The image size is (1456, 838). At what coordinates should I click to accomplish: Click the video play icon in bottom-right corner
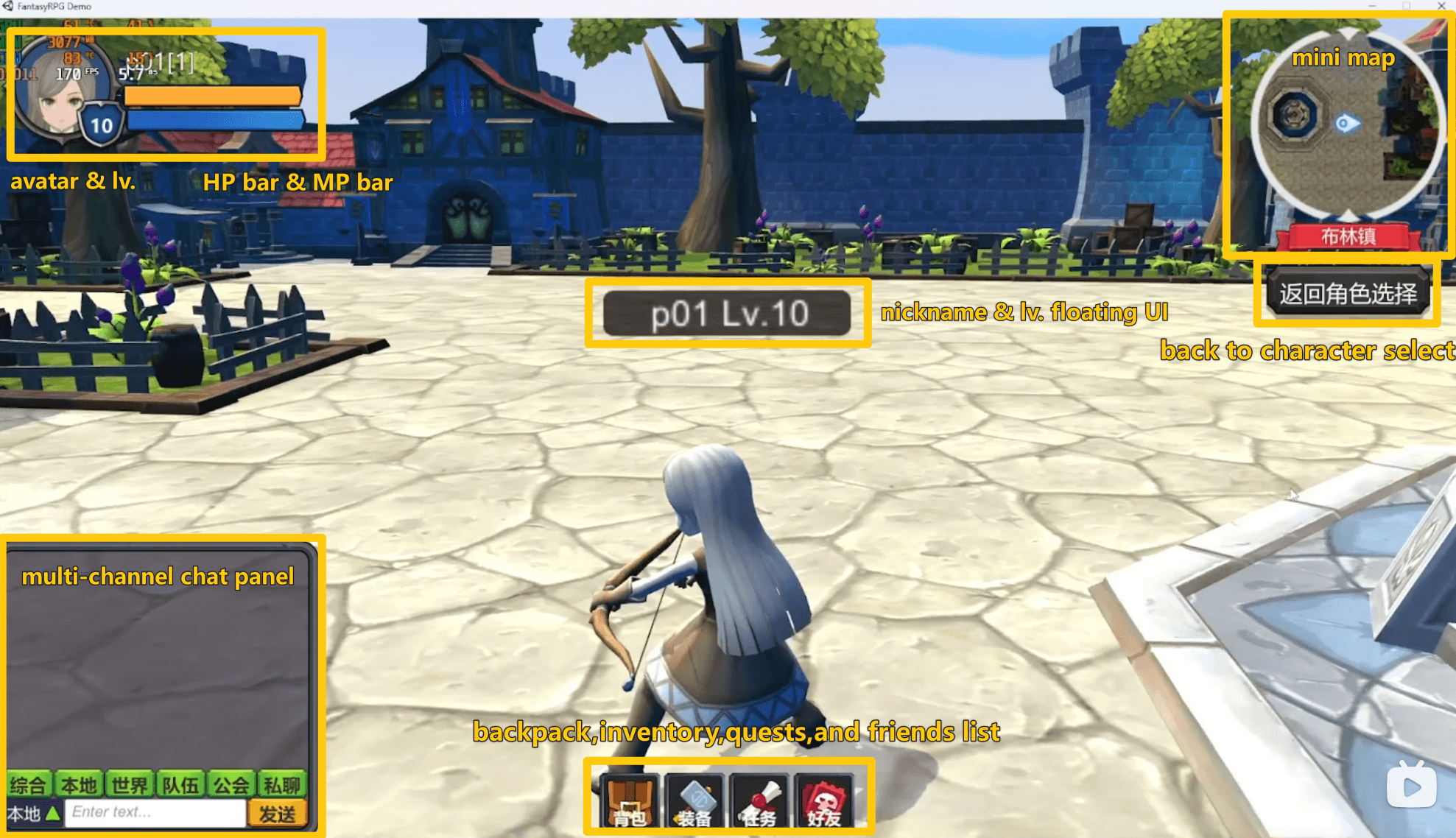pyautogui.click(x=1412, y=785)
